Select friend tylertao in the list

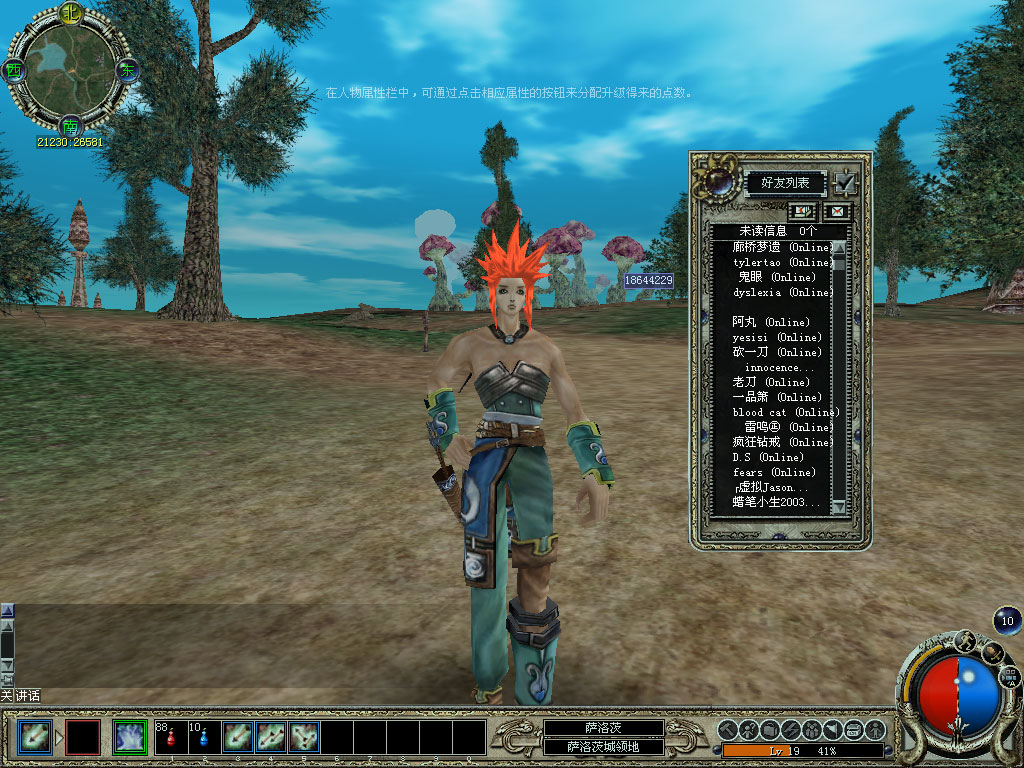click(x=781, y=262)
